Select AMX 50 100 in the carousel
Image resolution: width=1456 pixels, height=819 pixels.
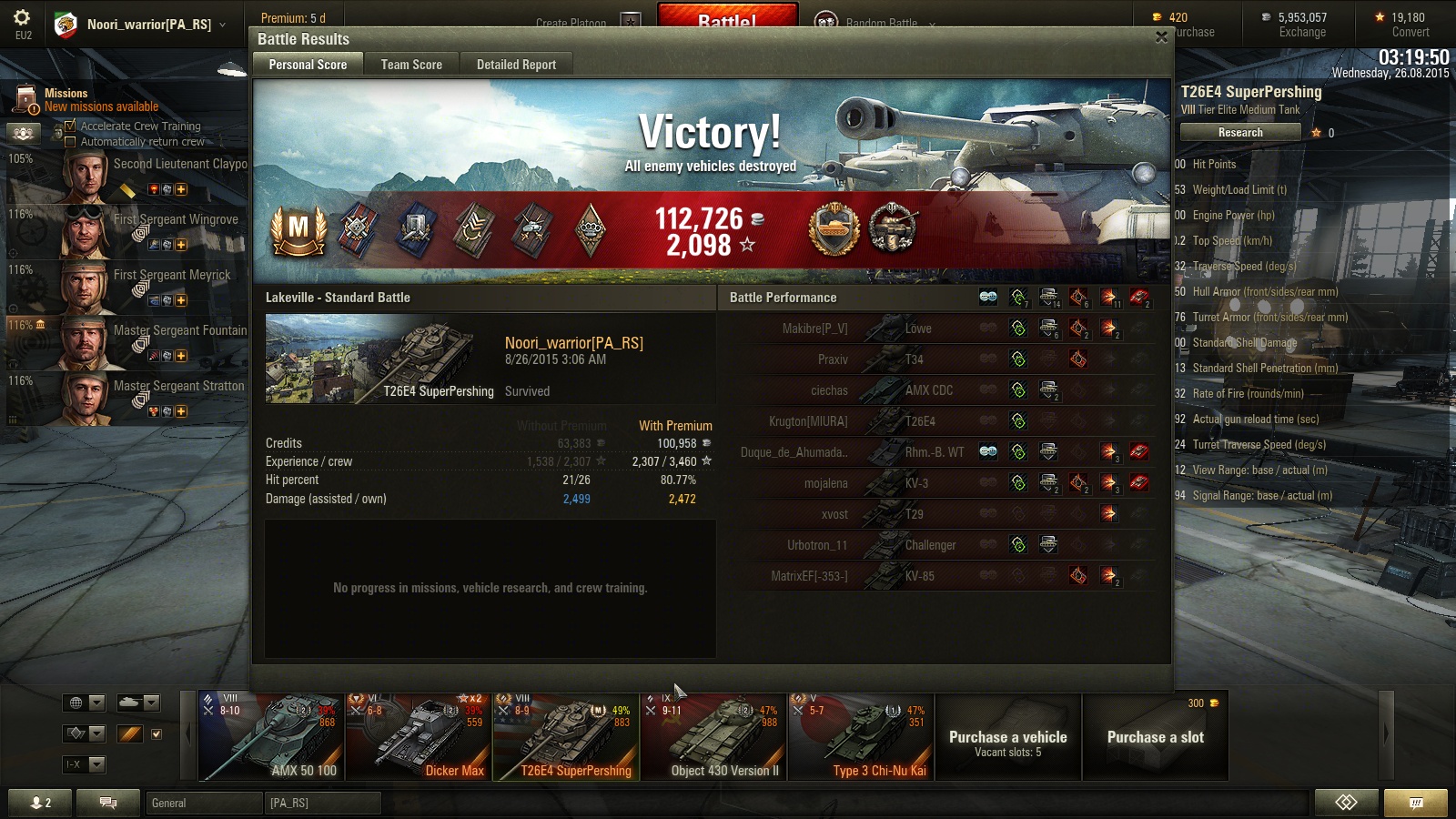[x=271, y=737]
